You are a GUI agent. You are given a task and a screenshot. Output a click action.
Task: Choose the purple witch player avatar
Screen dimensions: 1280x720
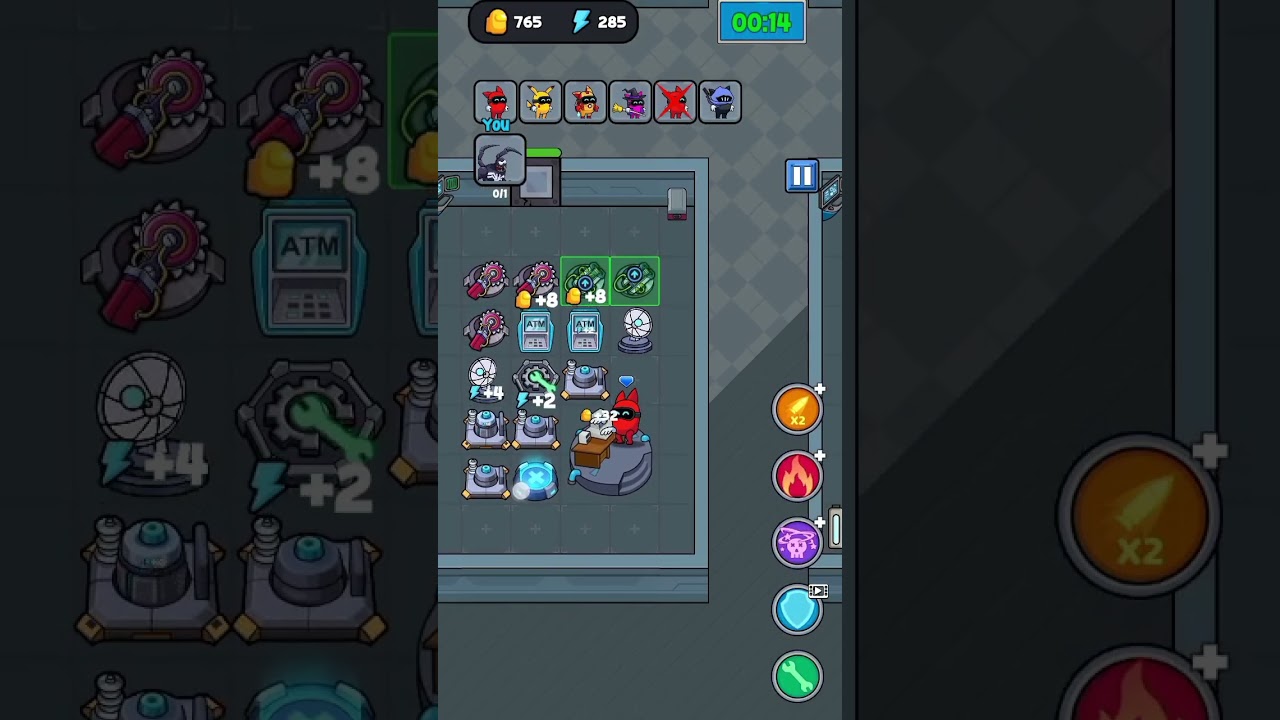(x=630, y=102)
